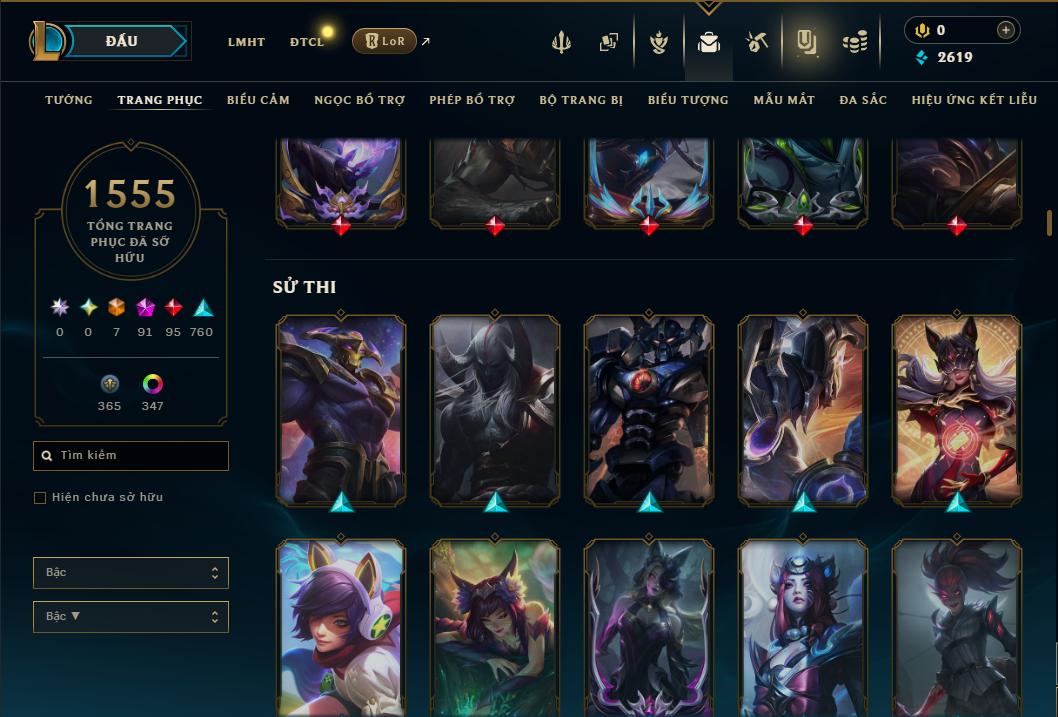Viewport: 1058px width, 717px height.
Task: Toggle the Hiện chưa sở hữu checkbox
Action: pyautogui.click(x=40, y=498)
